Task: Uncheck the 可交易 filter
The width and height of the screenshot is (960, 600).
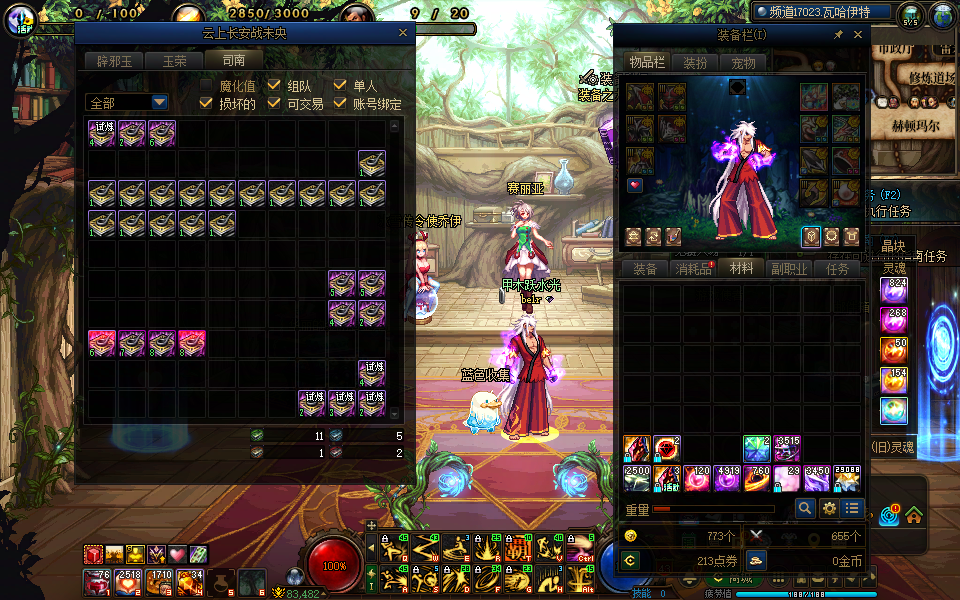Action: coord(274,103)
